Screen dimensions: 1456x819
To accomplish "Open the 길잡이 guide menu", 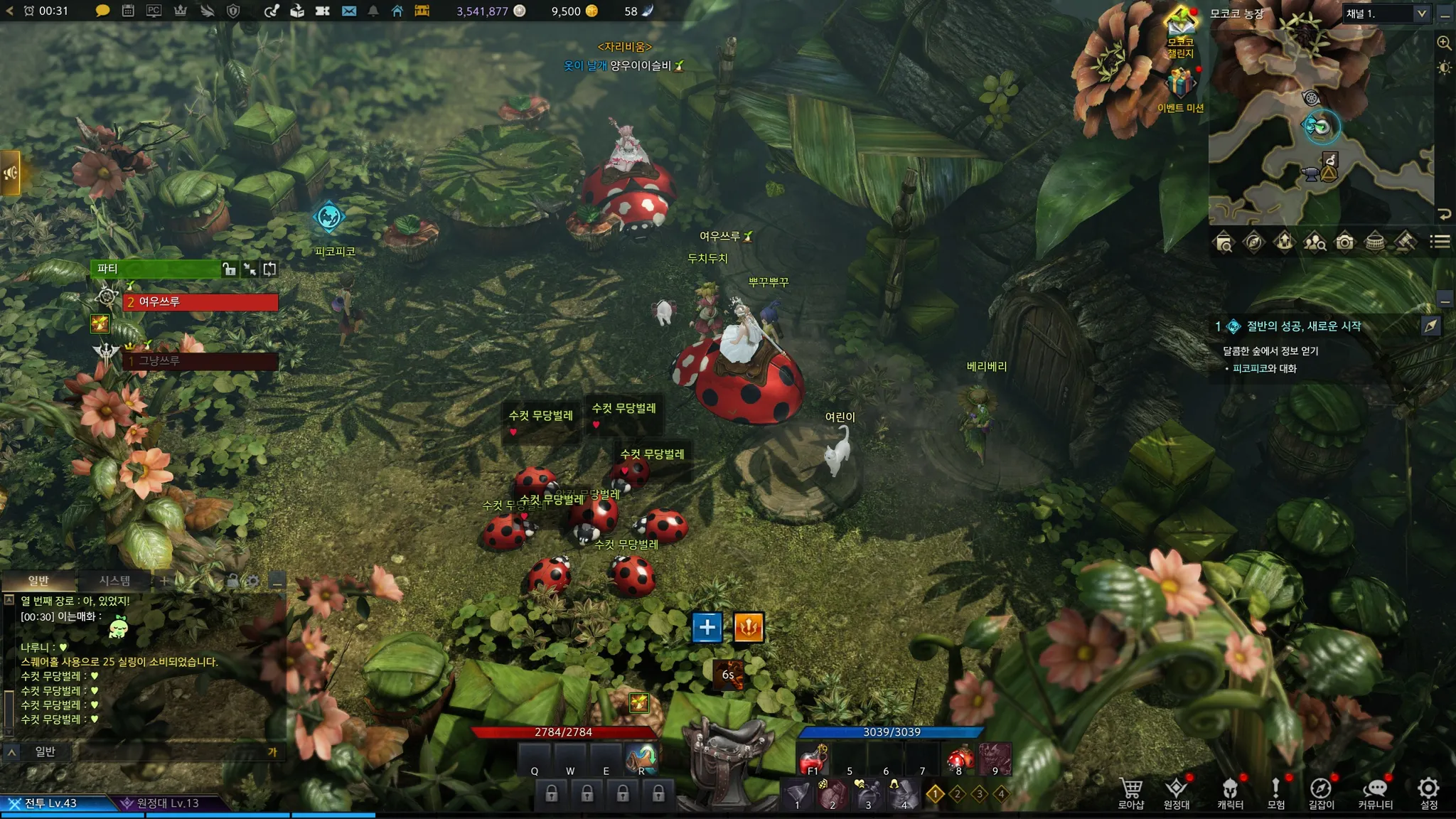I will coord(1321,793).
